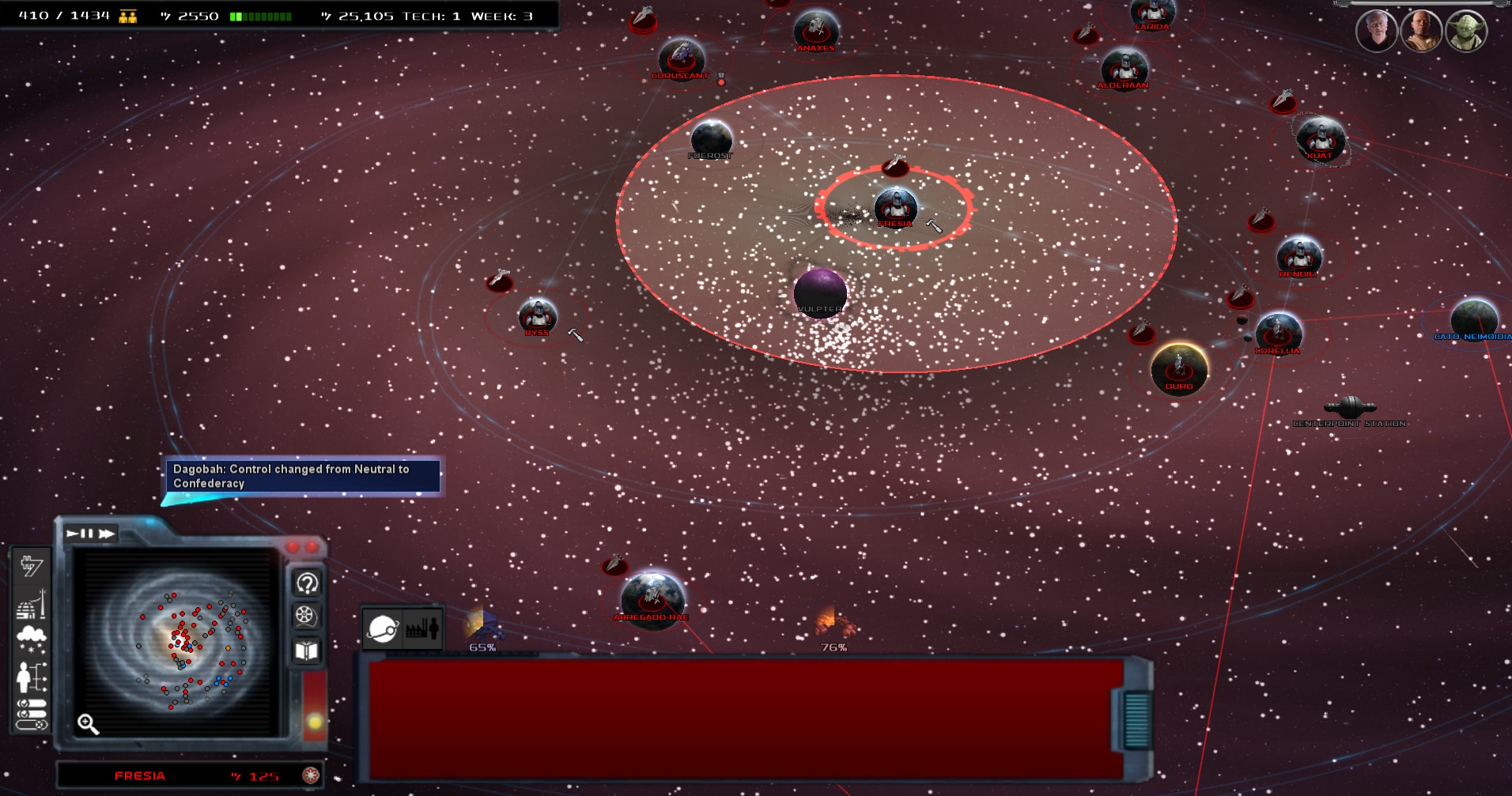Open the credits income filter icon

32,565
